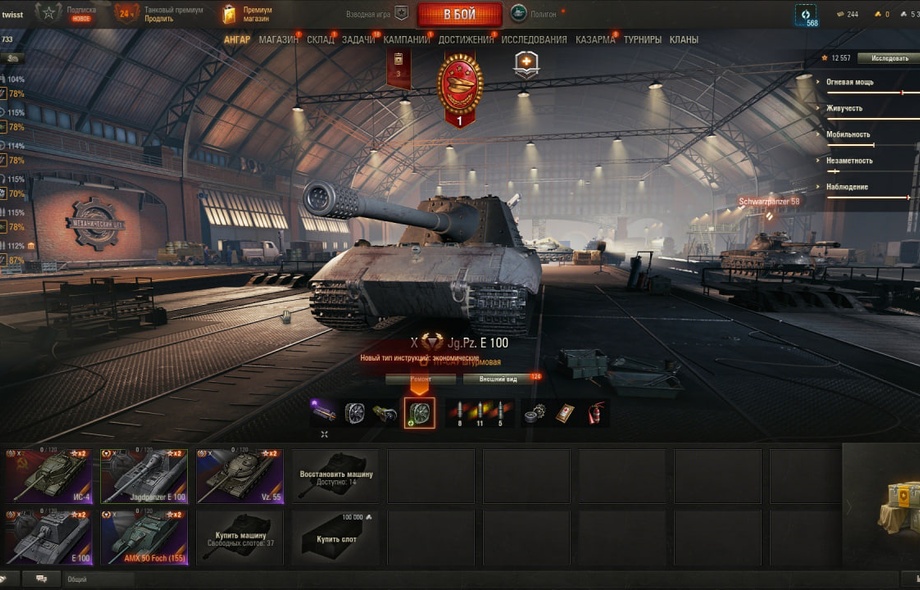The height and width of the screenshot is (590, 920).
Task: Open the МАГАЗИН tab
Action: click(x=277, y=40)
